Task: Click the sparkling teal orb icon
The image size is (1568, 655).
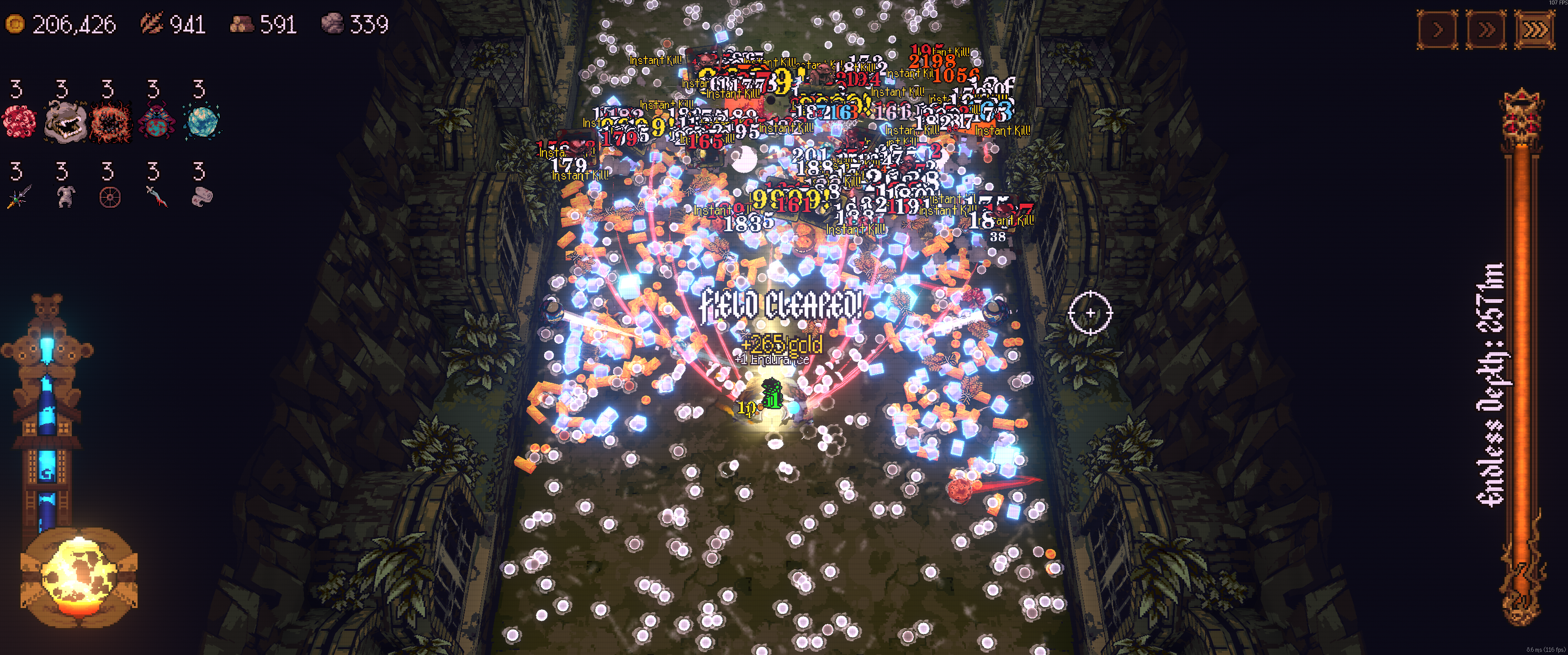Action: [201, 121]
